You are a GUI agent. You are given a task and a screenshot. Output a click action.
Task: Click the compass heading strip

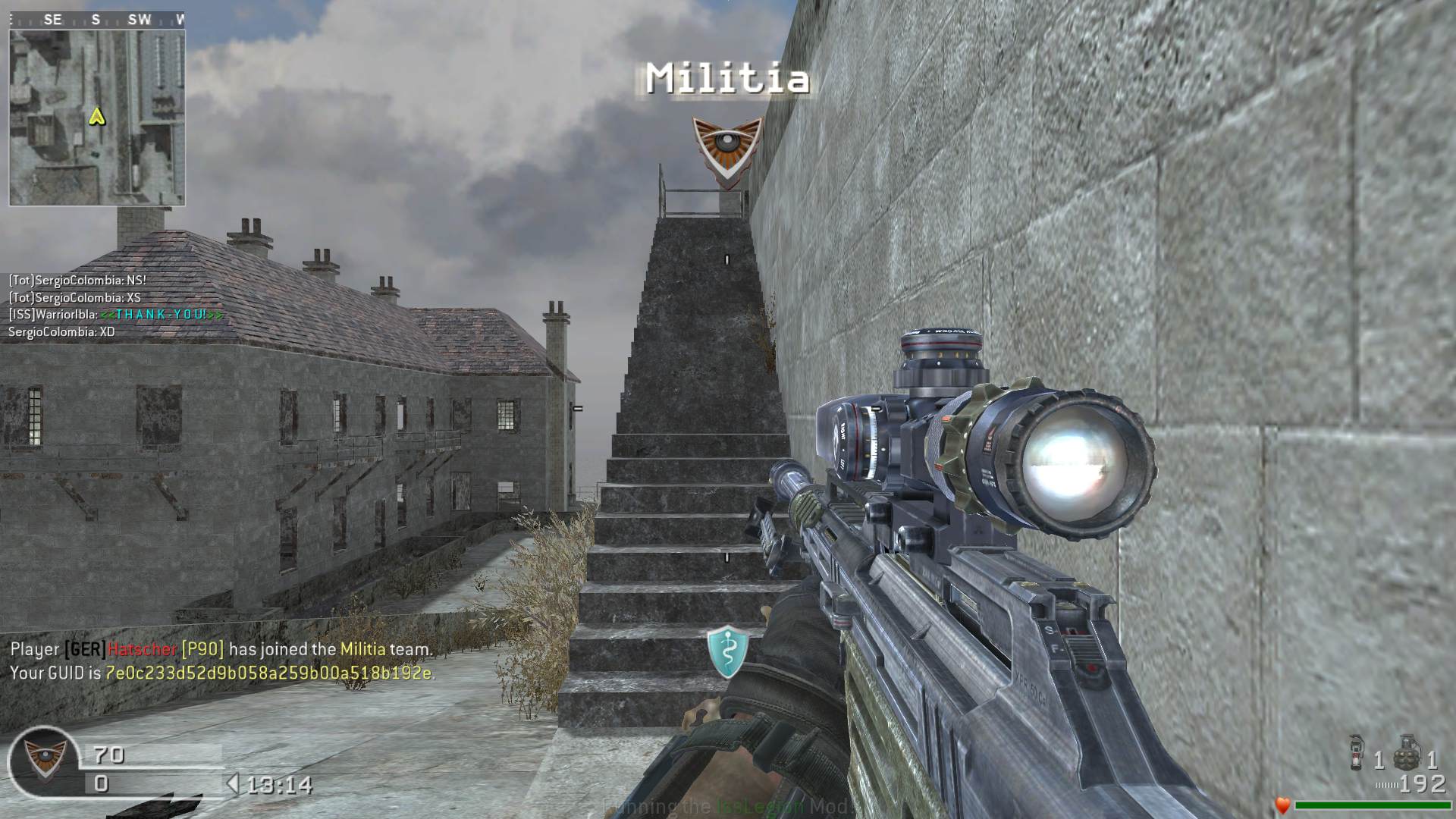(97, 20)
